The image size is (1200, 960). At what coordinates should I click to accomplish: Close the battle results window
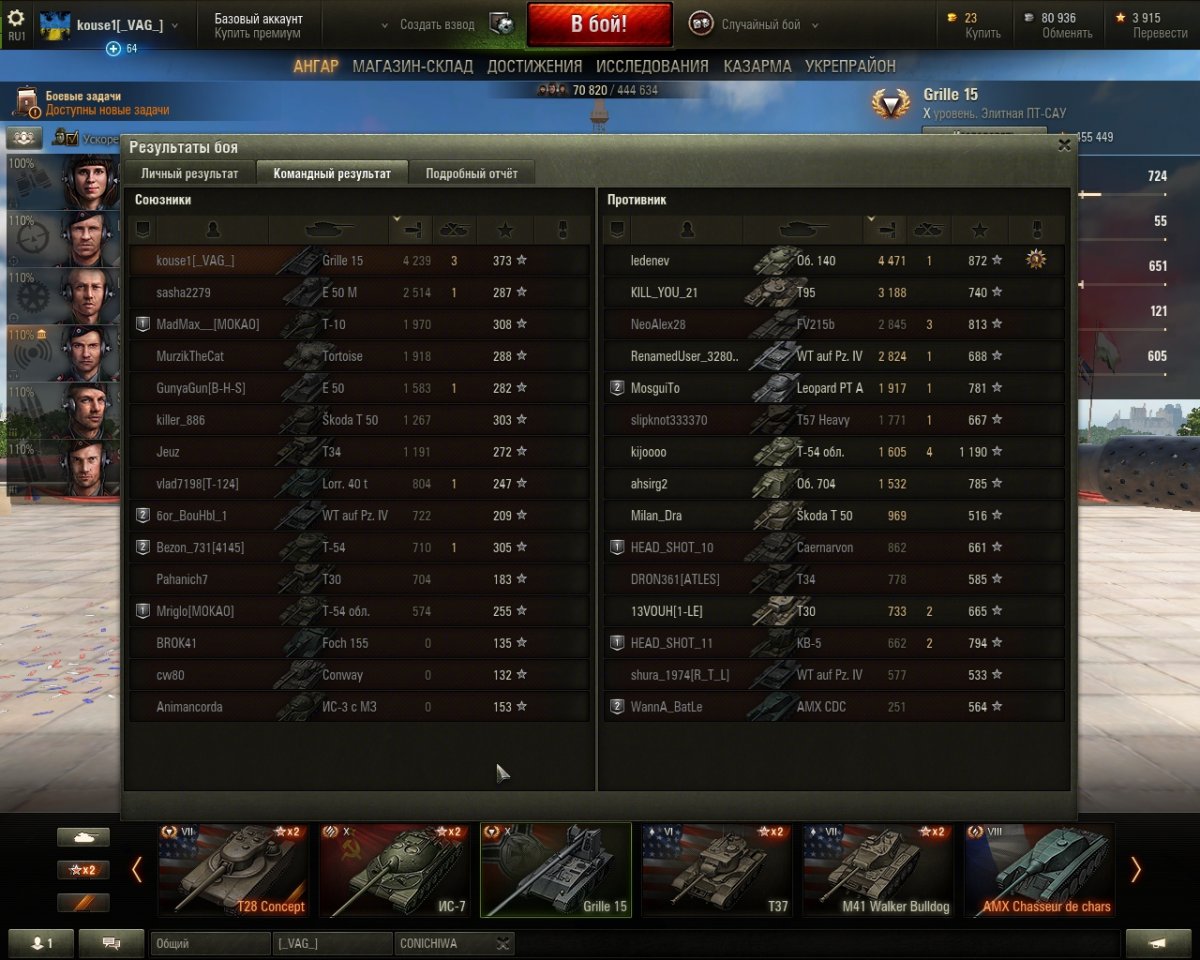(1064, 144)
